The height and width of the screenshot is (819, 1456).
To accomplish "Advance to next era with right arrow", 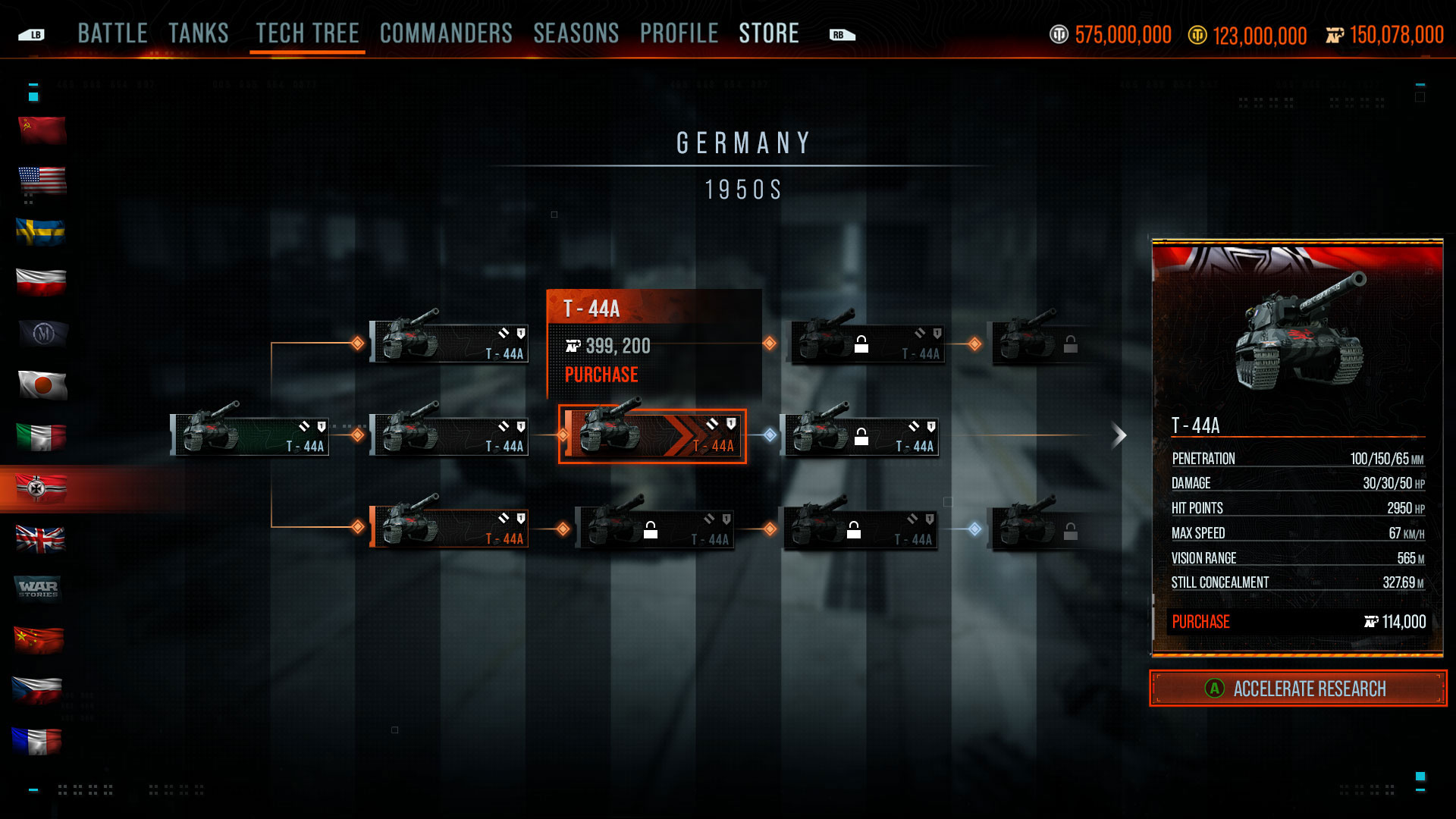I will click(x=1119, y=435).
